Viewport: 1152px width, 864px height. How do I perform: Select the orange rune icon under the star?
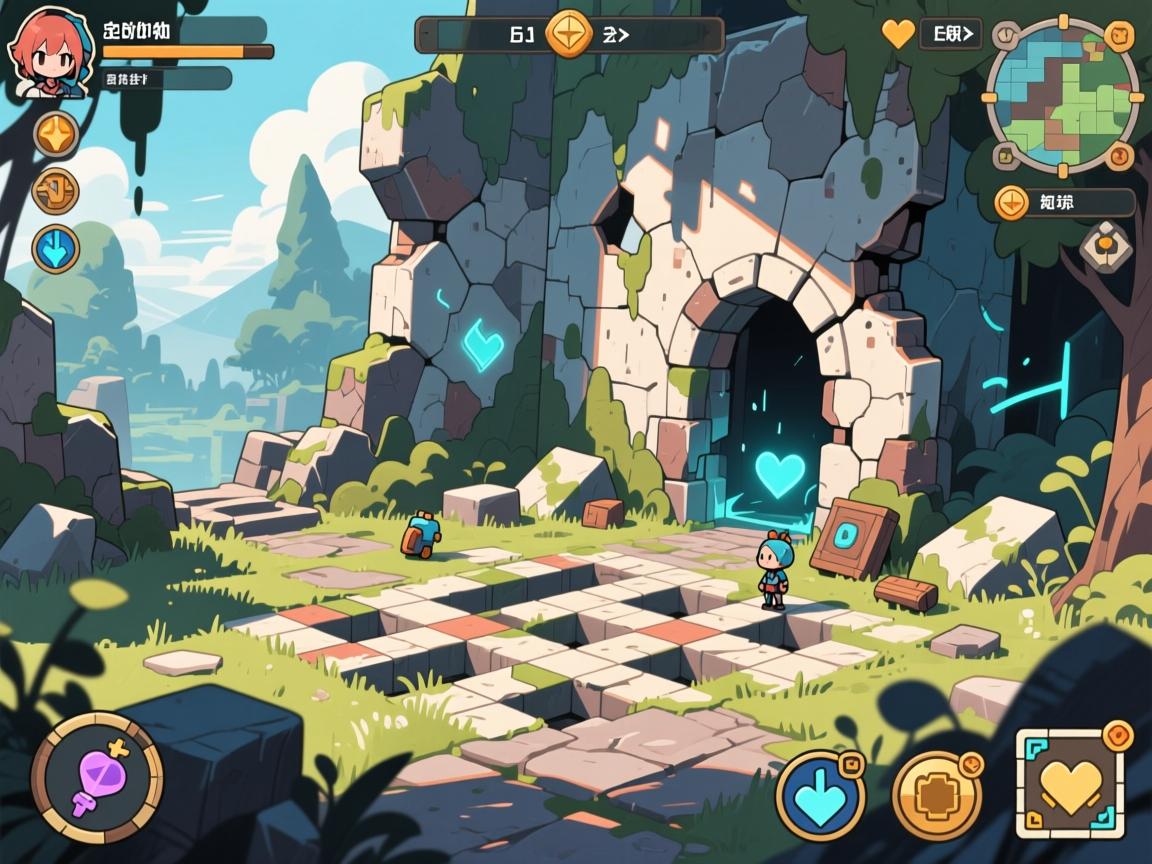(55, 190)
